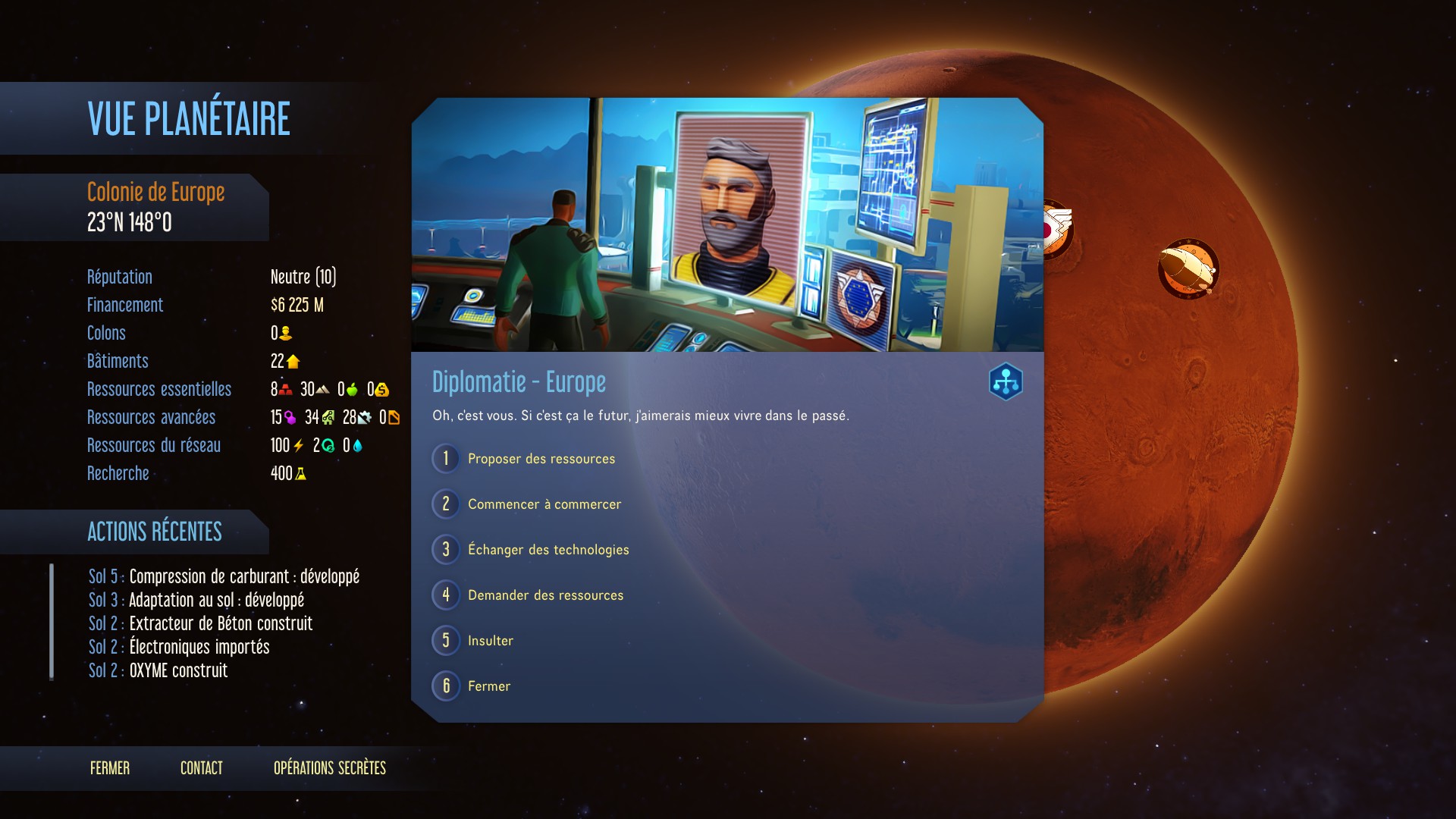This screenshot has height=819, width=1456.
Task: Select the airship colony marker on Mars
Action: pos(1188,268)
